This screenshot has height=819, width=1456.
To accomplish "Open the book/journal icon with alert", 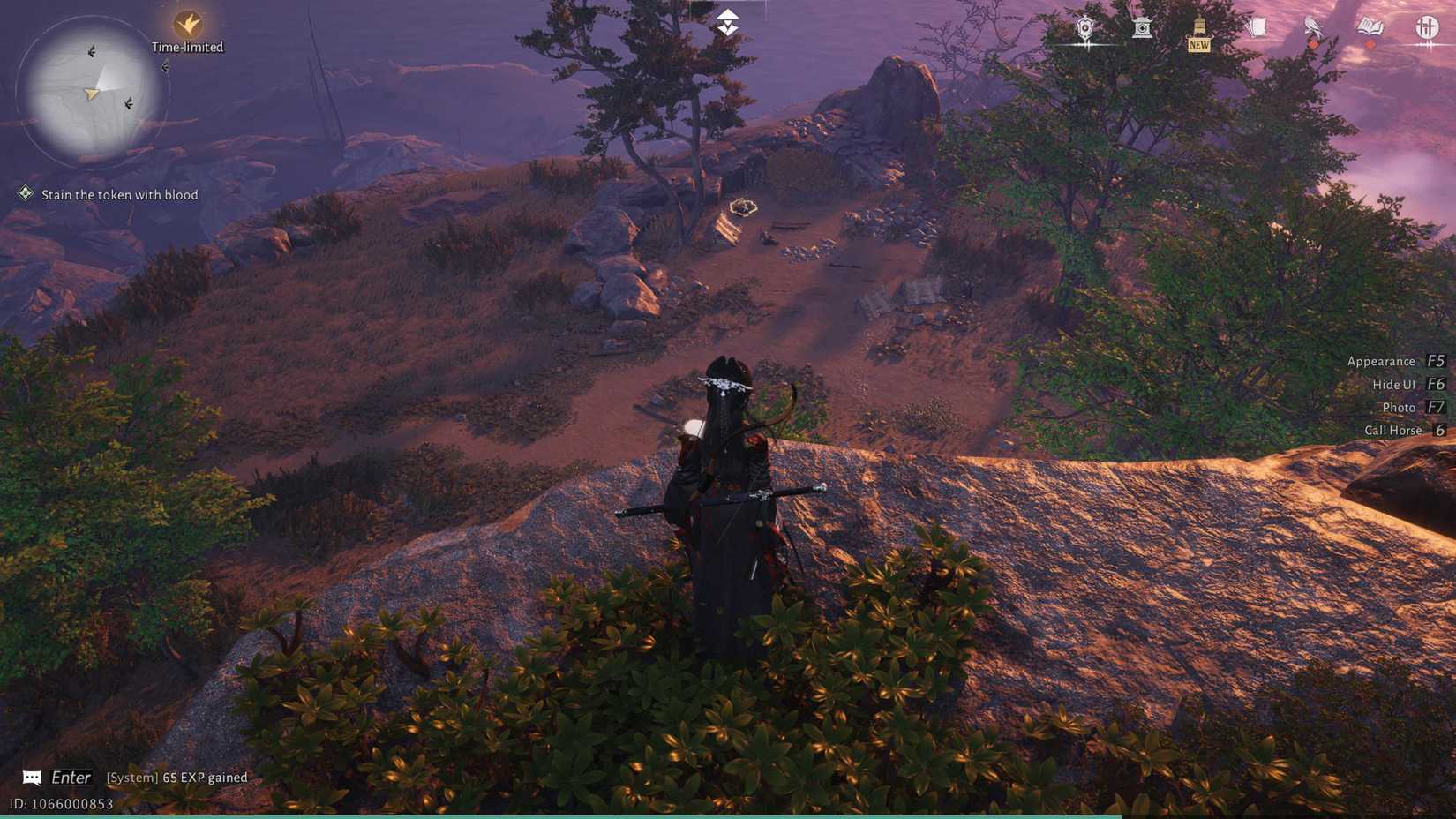I will coord(1370,26).
